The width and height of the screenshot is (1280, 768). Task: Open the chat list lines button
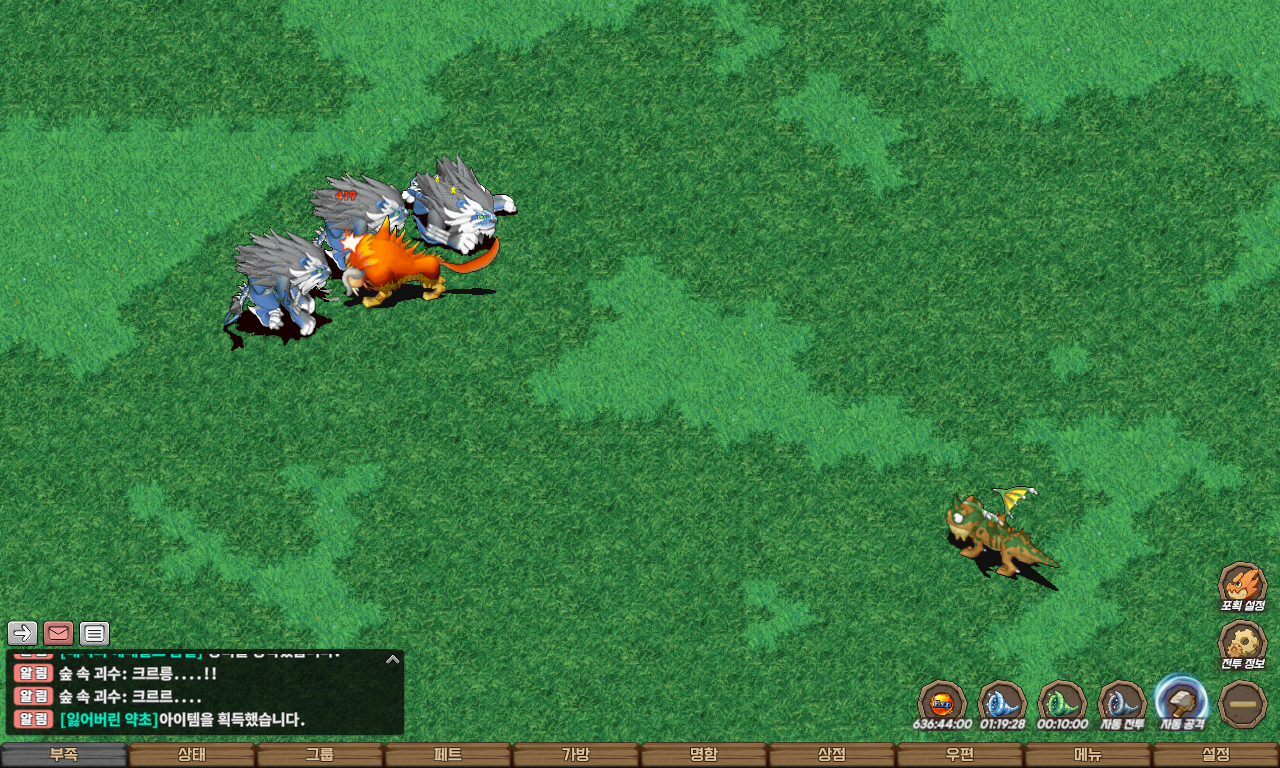[x=94, y=633]
